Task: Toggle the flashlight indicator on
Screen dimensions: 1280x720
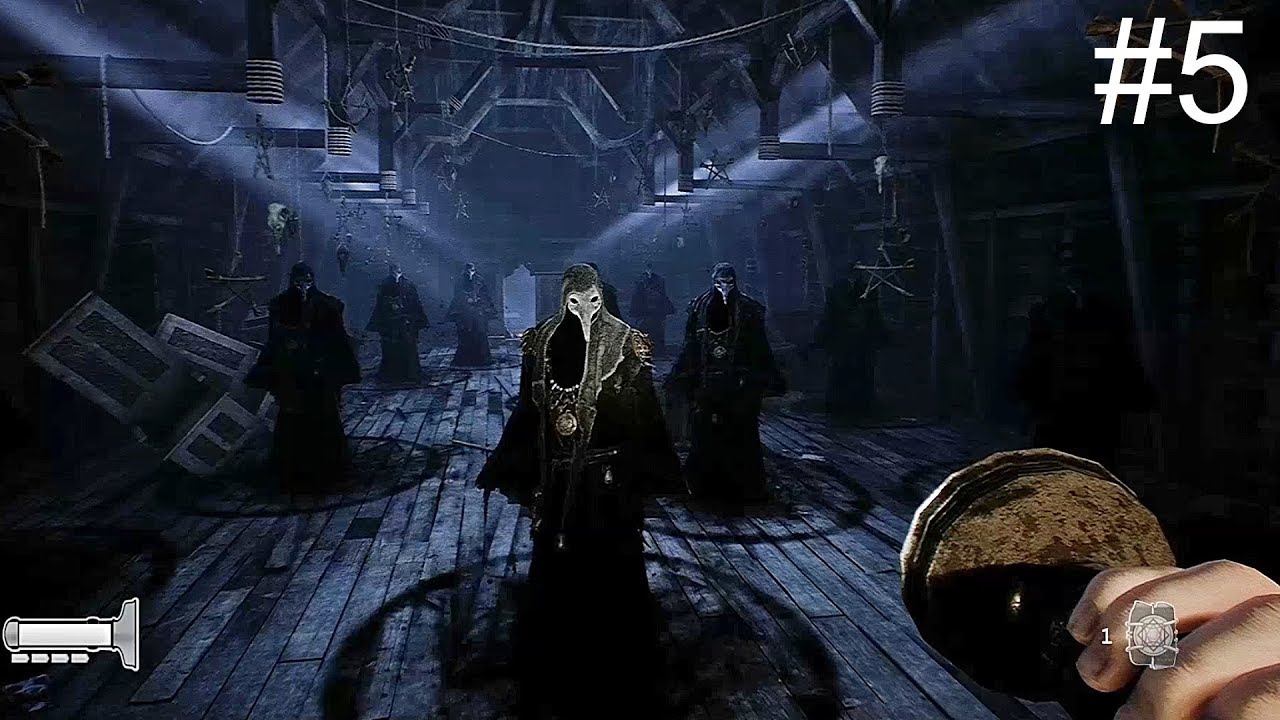Action: [70, 630]
